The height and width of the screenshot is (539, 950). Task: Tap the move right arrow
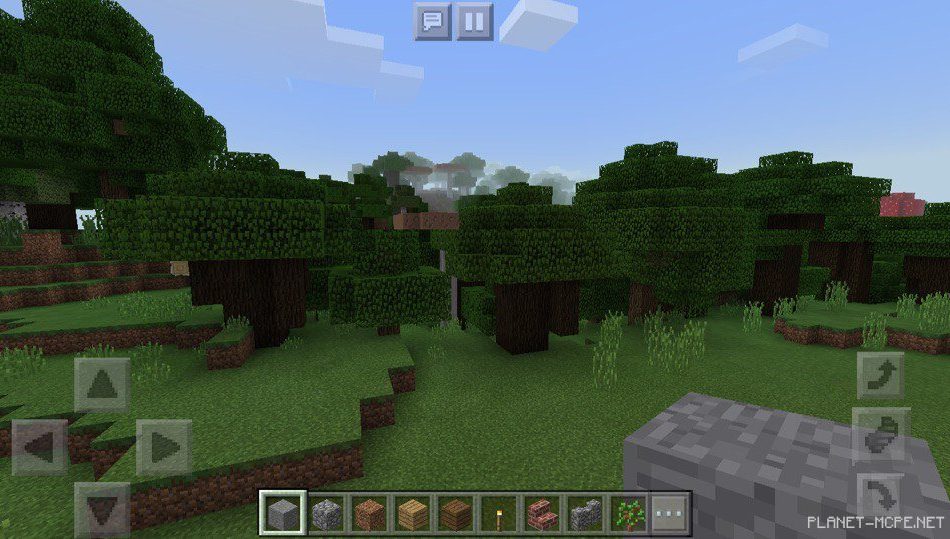pos(163,447)
